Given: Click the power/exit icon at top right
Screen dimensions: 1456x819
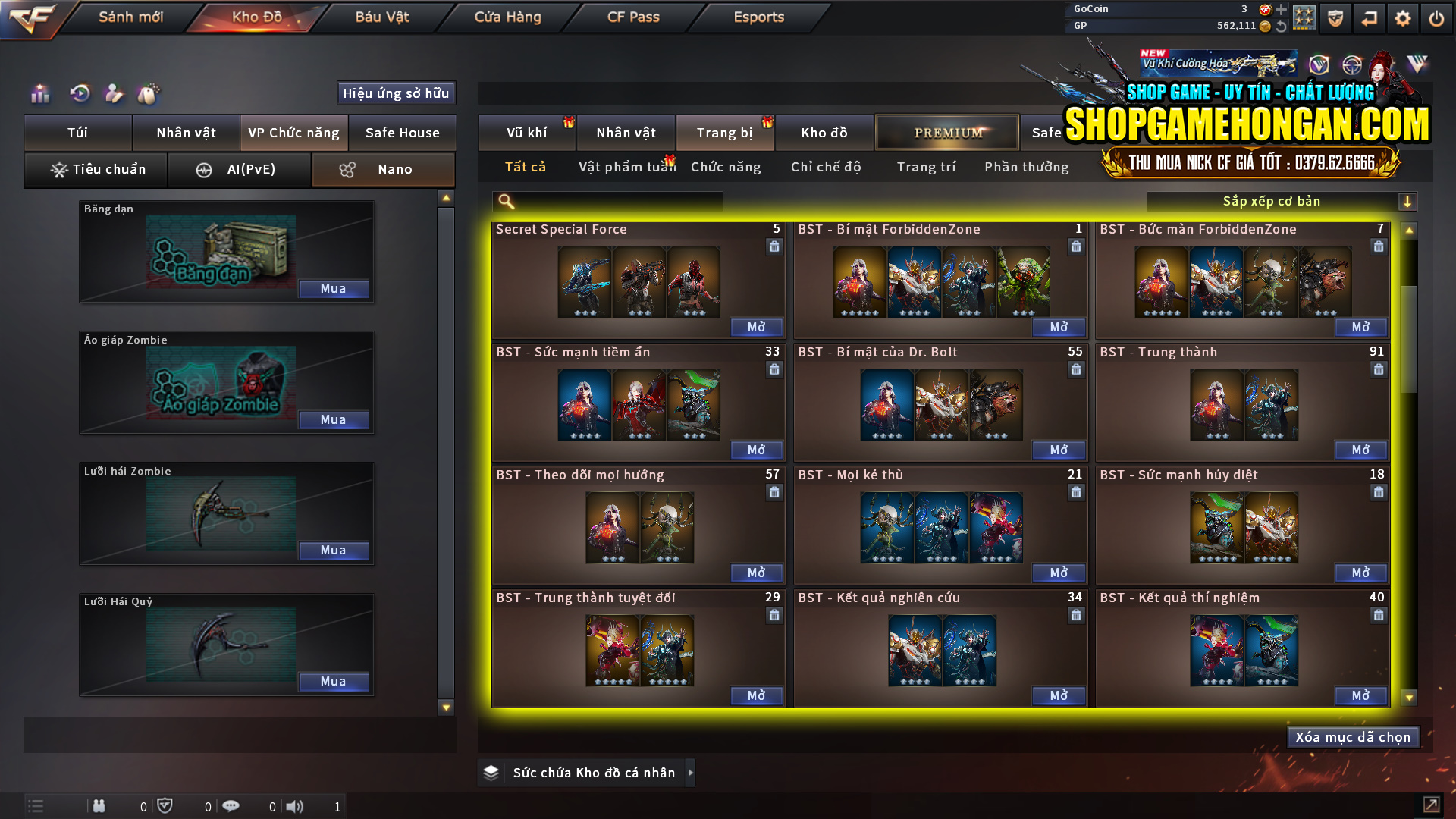Looking at the screenshot, I should pyautogui.click(x=1436, y=17).
